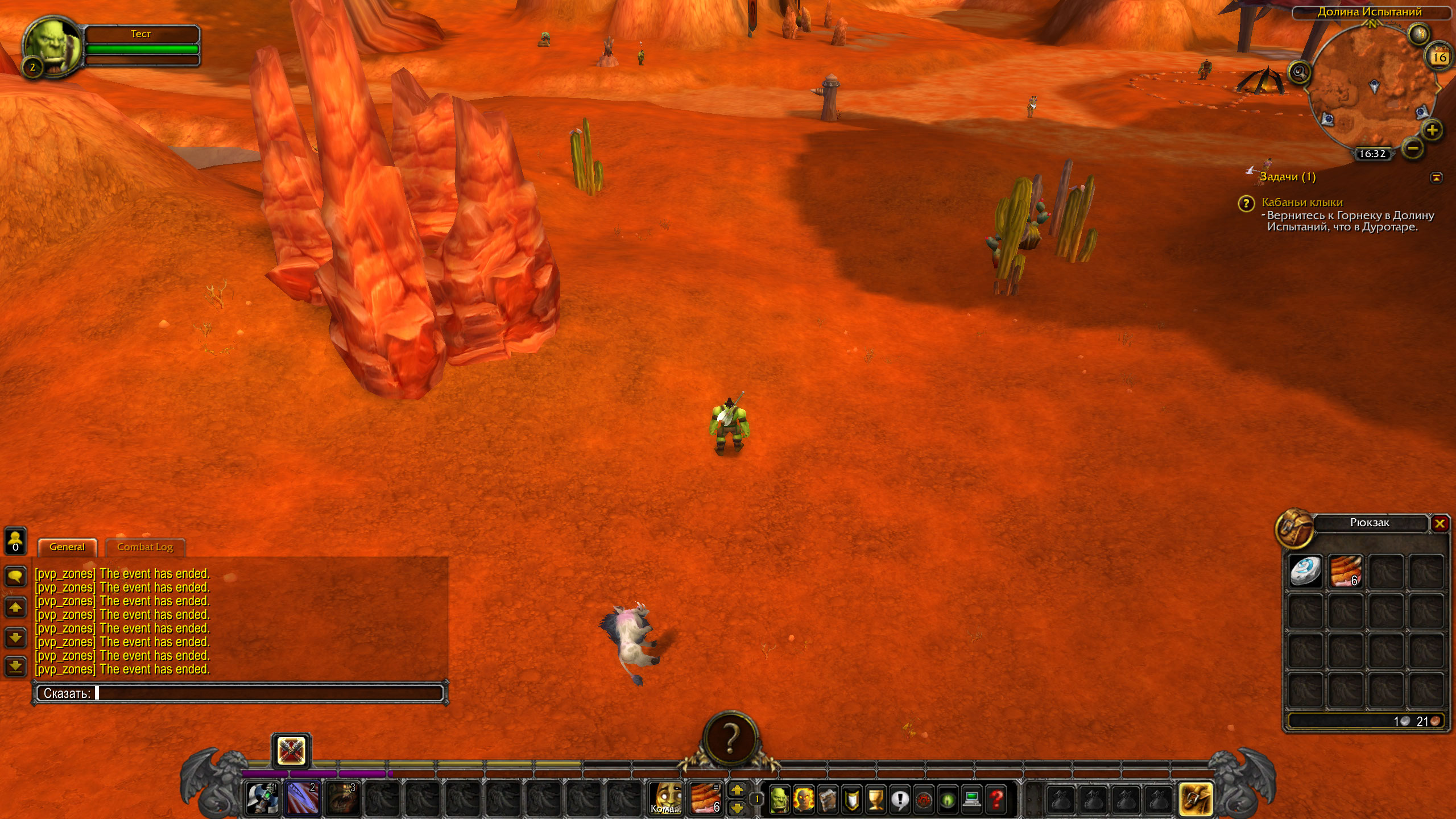1456x819 pixels.
Task: Click the social chat bubble button
Action: tap(15, 577)
